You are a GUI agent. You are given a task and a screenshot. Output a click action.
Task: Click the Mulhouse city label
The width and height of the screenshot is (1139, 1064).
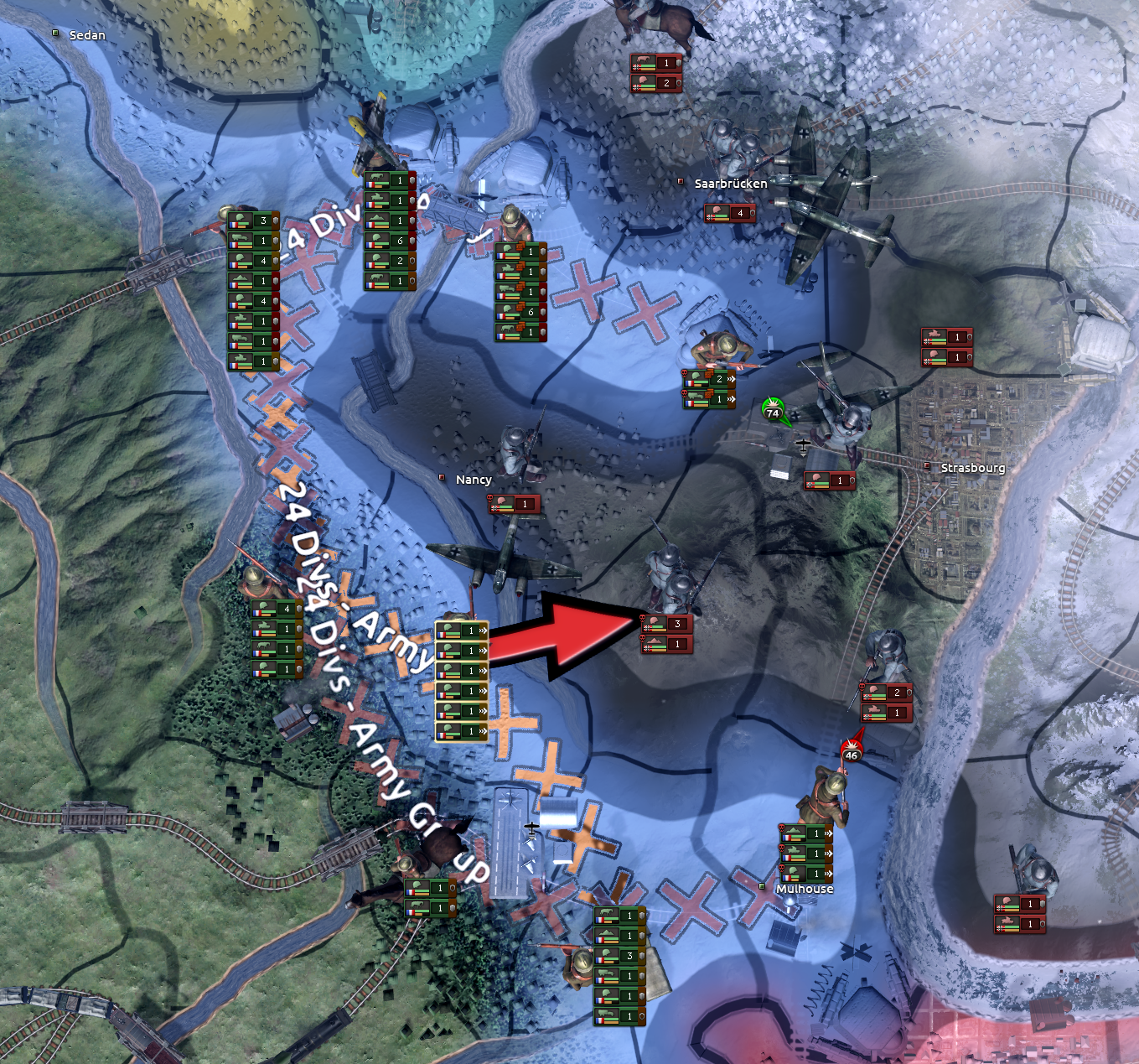pyautogui.click(x=806, y=889)
